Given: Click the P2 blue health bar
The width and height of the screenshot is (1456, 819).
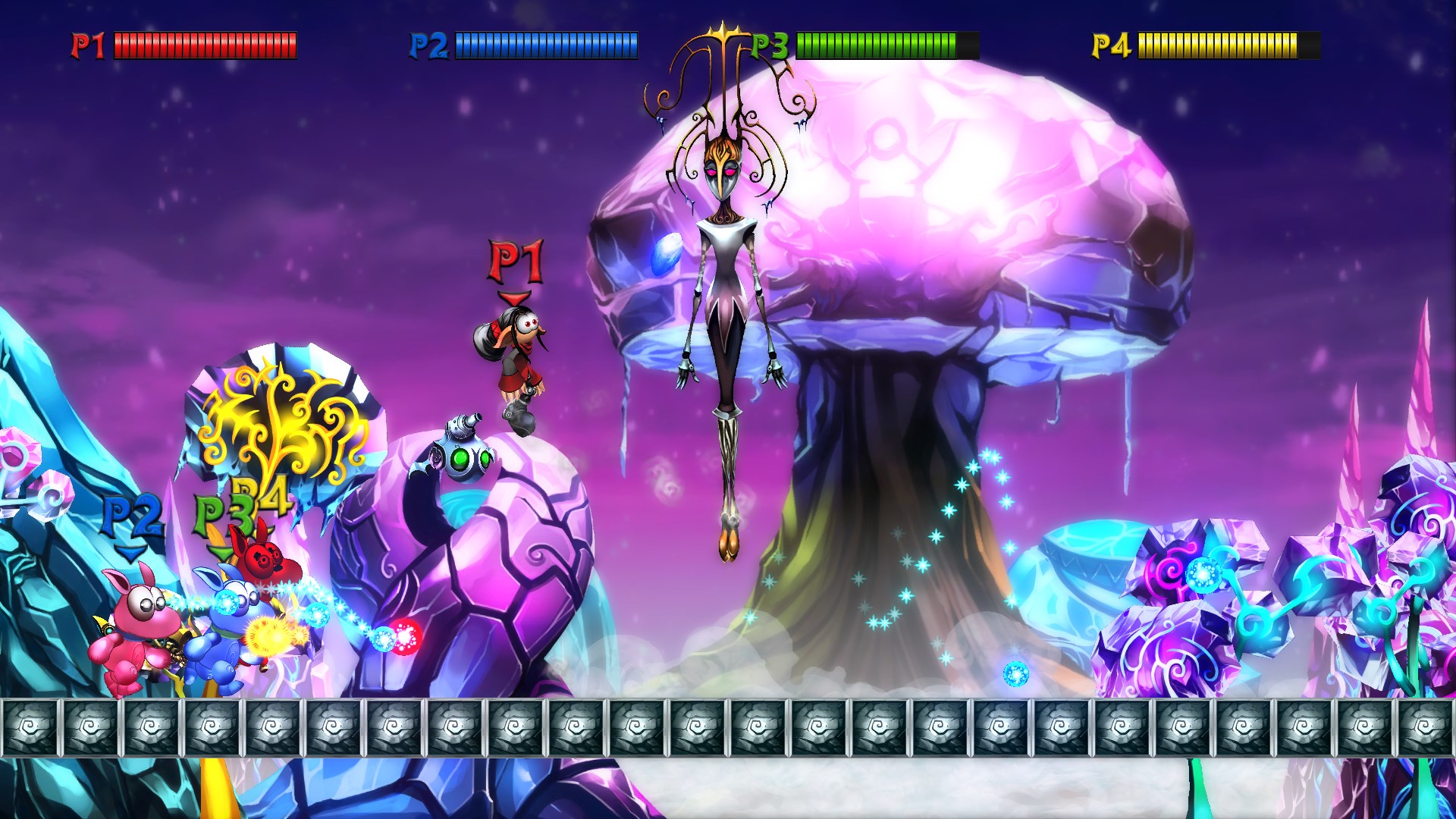Looking at the screenshot, I should click(546, 44).
